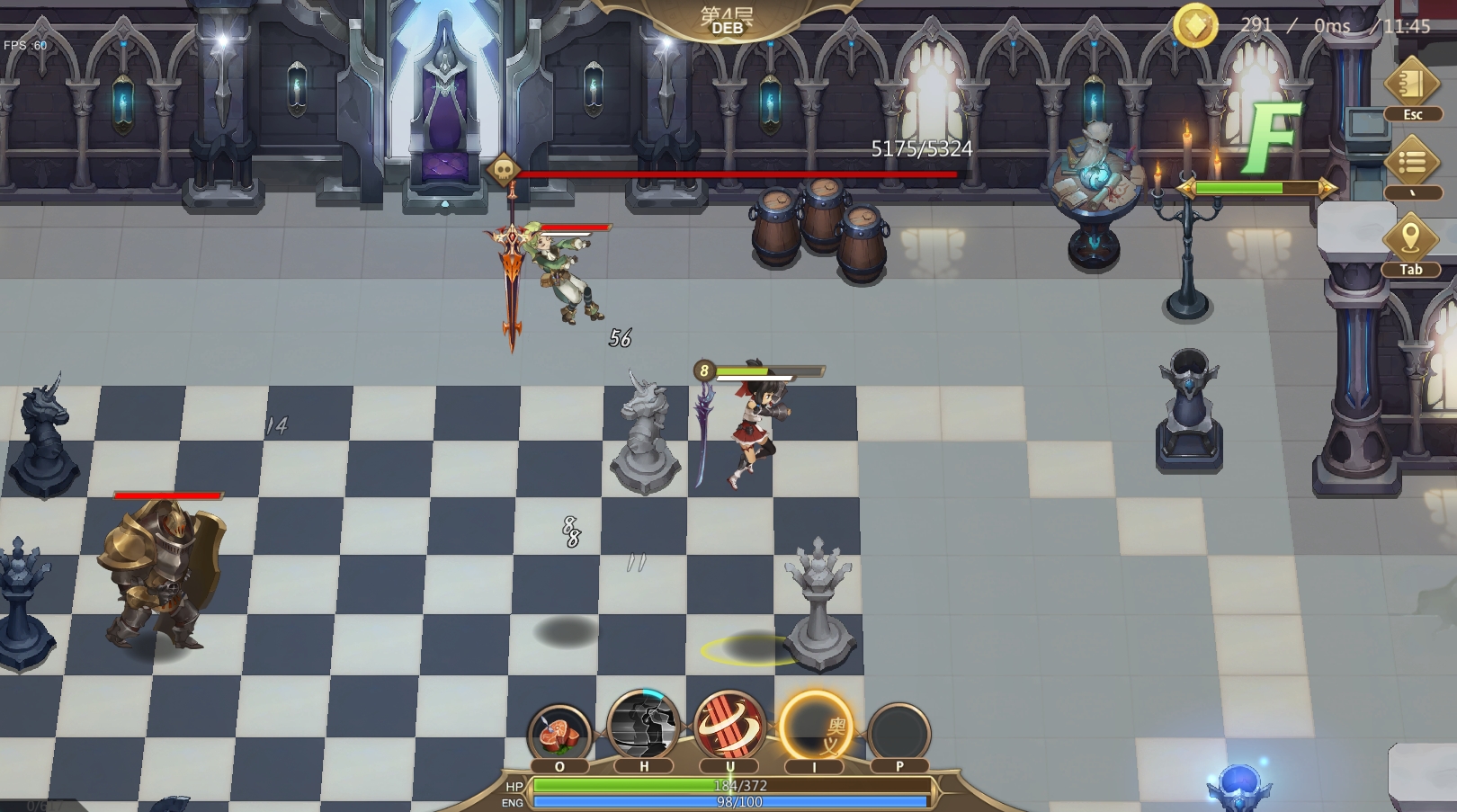1457x812 pixels.
Task: Click the skull icon beside the boss HP bar
Action: tap(505, 170)
